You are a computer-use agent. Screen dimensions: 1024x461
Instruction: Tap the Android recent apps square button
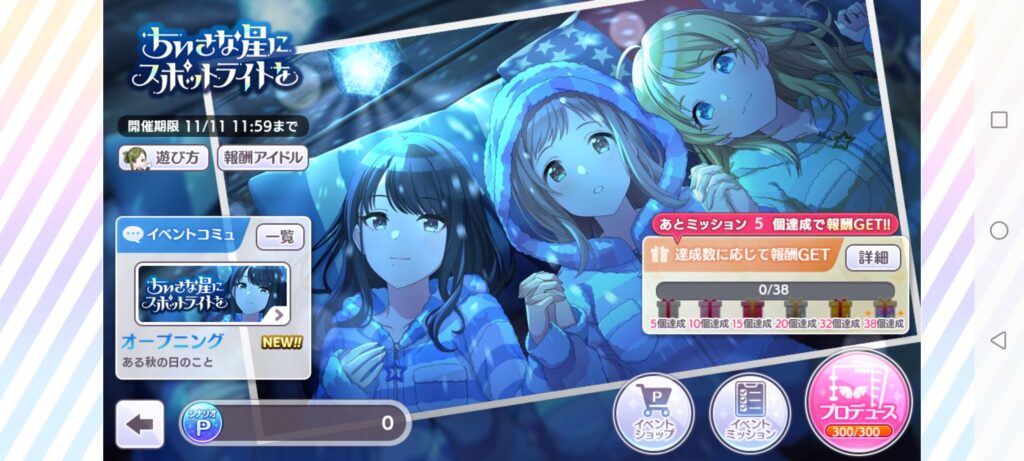pyautogui.click(x=998, y=120)
